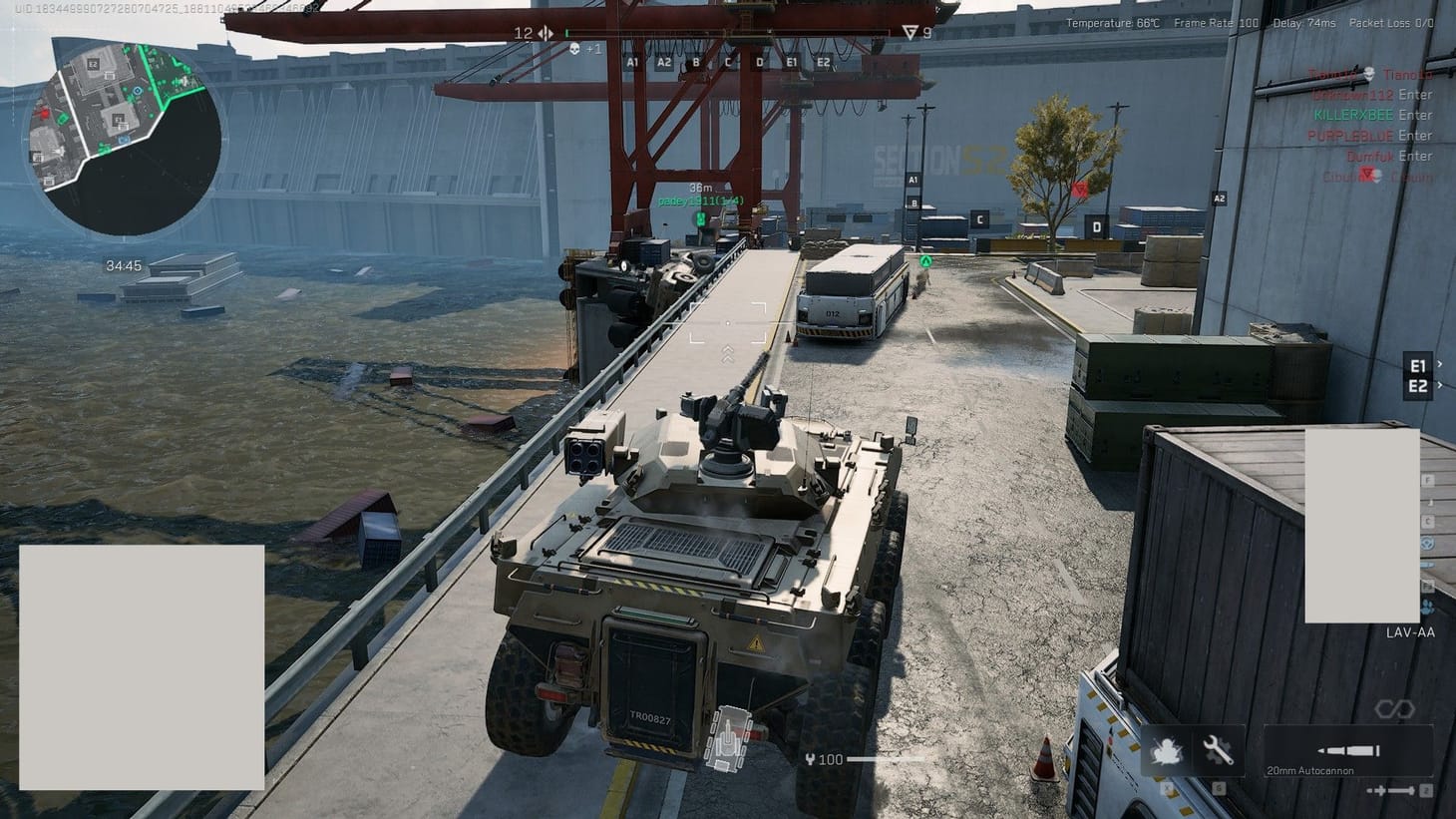Select the smoke countermeasure icon
1456x819 pixels.
pyautogui.click(x=1167, y=751)
